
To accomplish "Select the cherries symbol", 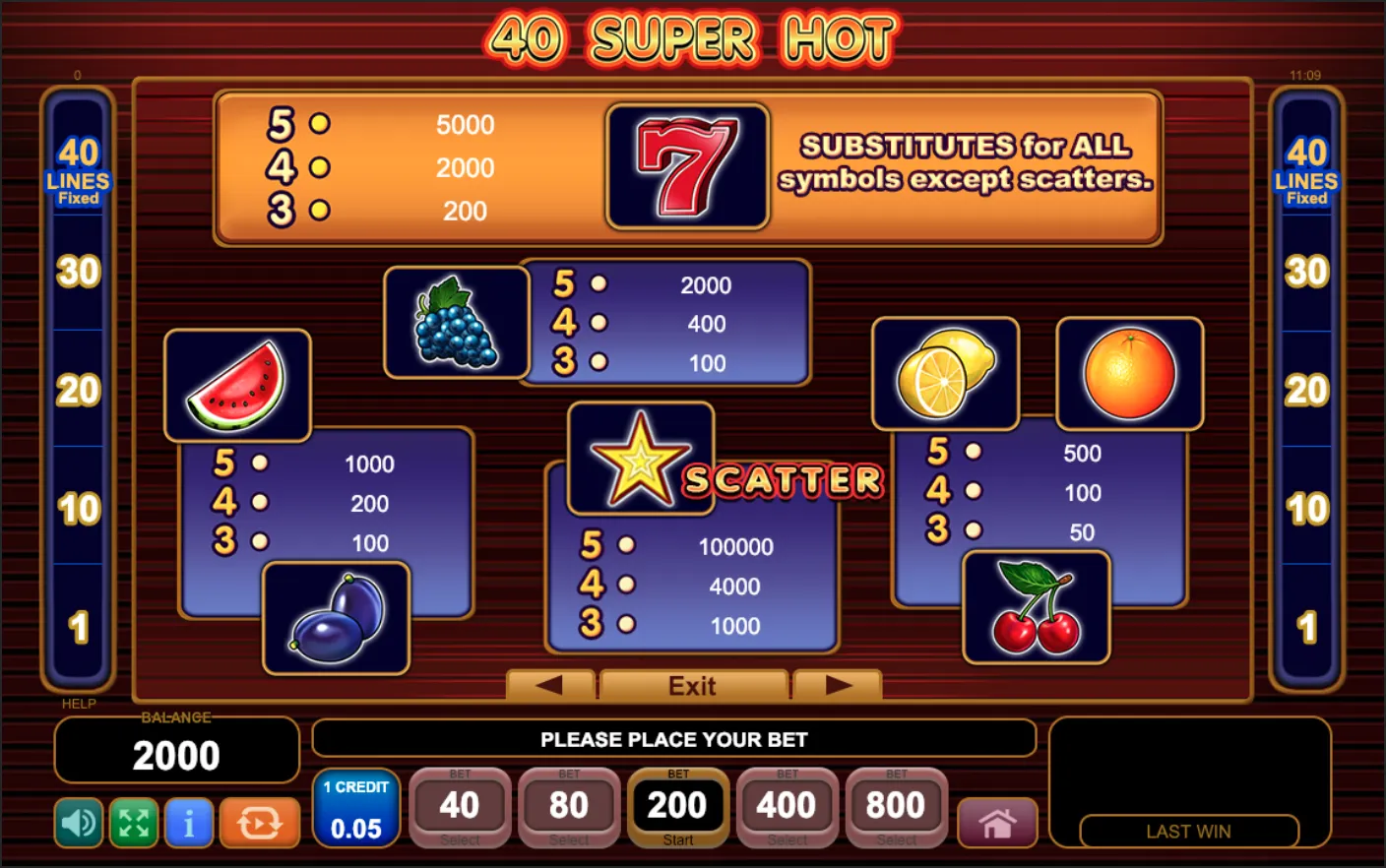I will pos(1037,605).
